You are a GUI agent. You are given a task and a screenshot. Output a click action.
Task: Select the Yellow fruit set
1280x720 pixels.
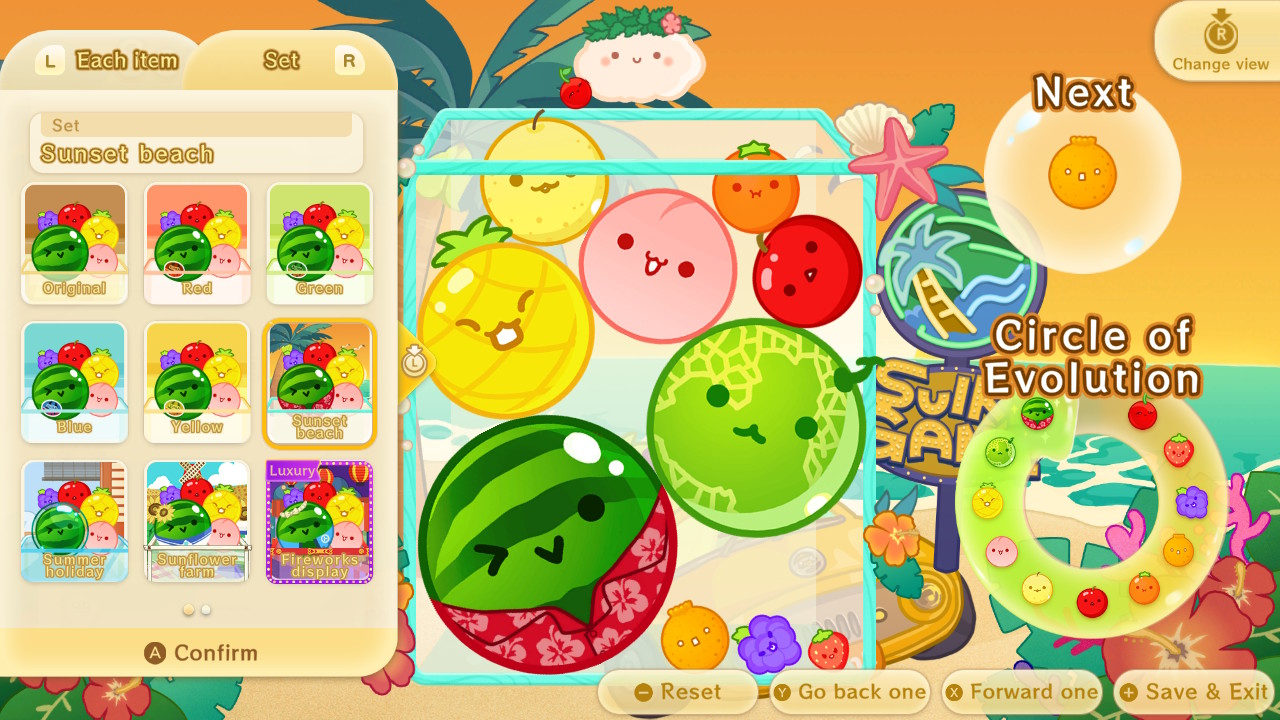[x=196, y=380]
